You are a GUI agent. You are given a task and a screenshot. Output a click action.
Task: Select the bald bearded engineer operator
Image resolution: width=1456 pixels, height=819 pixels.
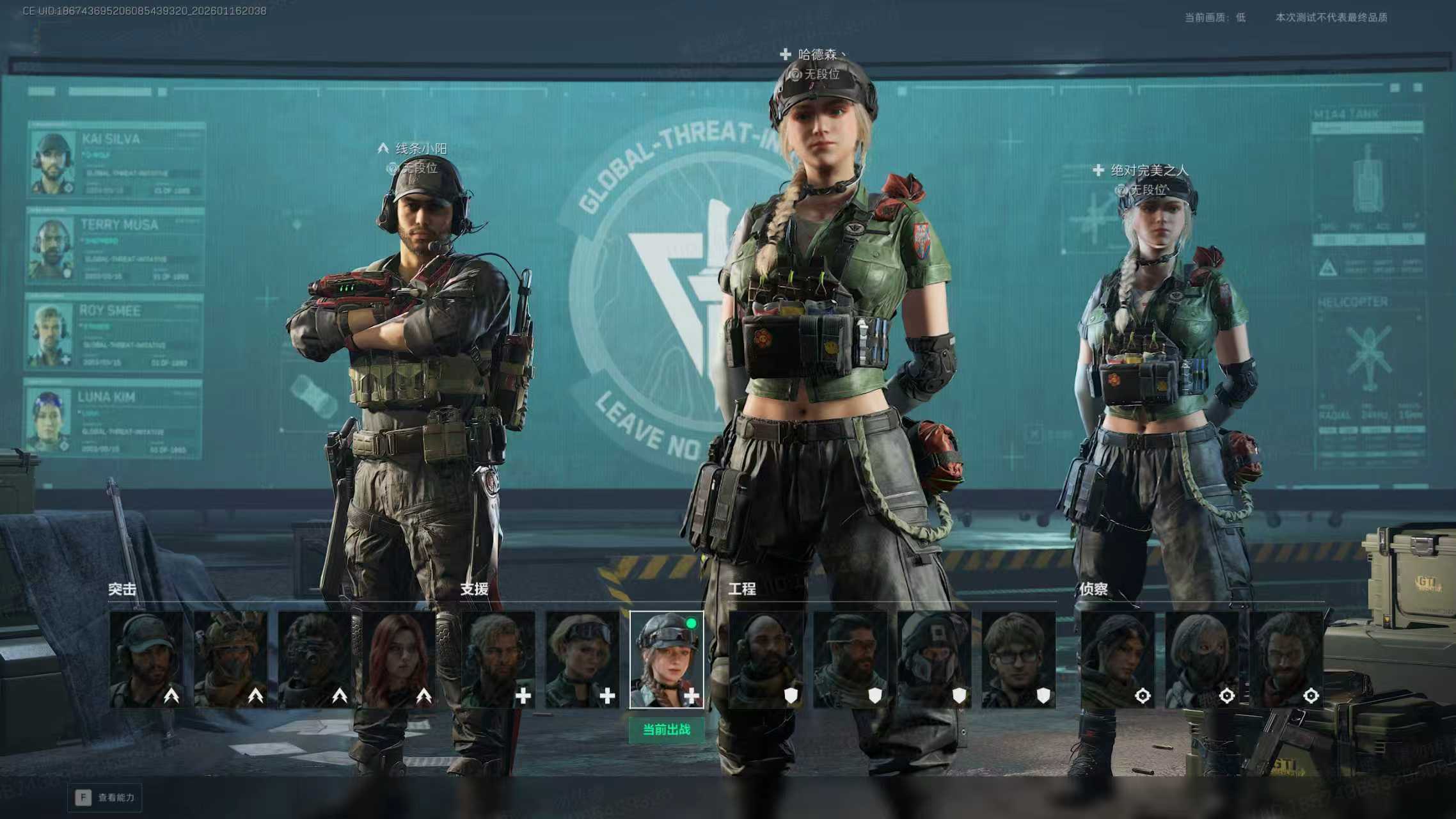click(x=765, y=659)
